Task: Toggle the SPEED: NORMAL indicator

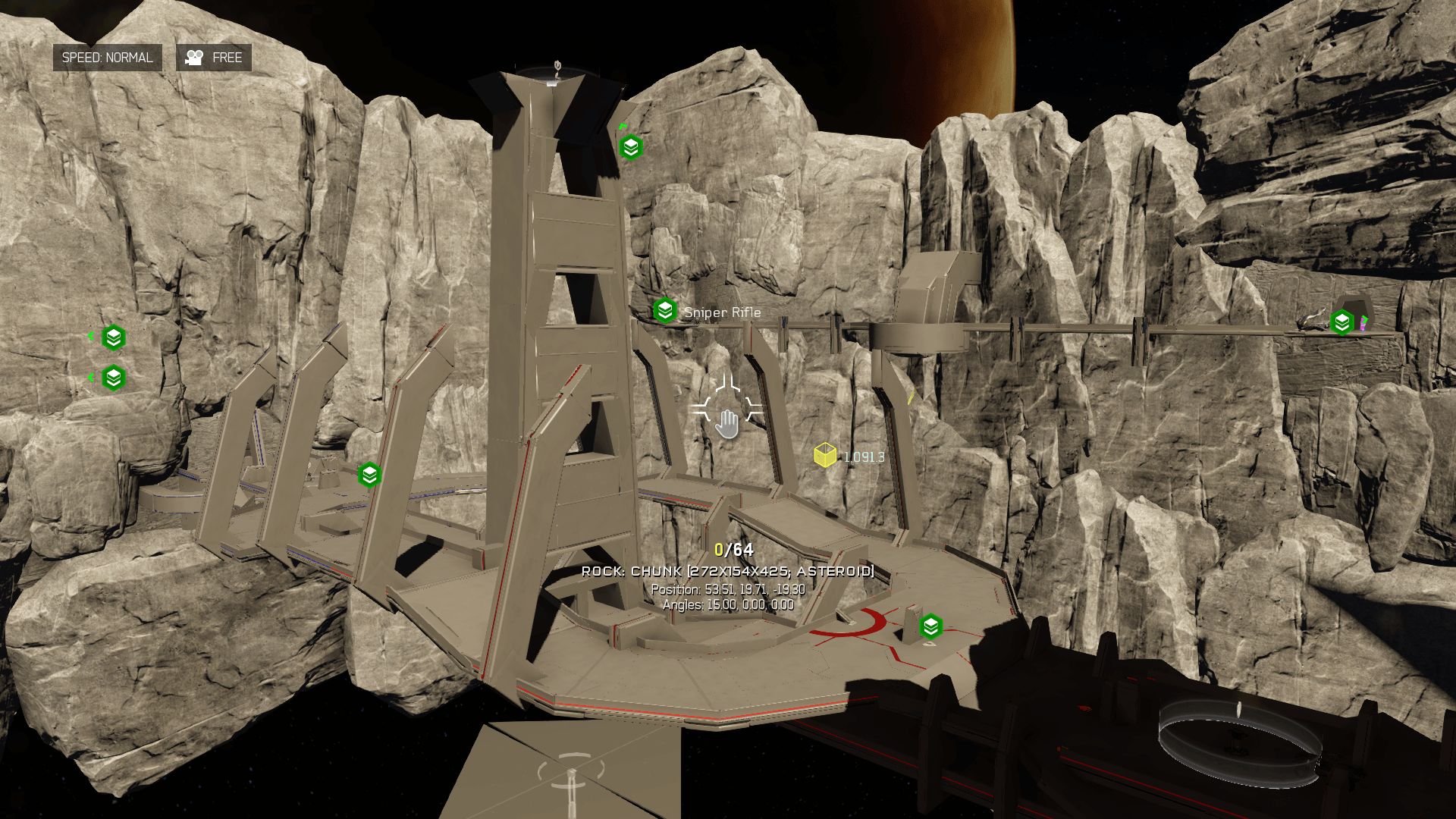Action: [107, 58]
